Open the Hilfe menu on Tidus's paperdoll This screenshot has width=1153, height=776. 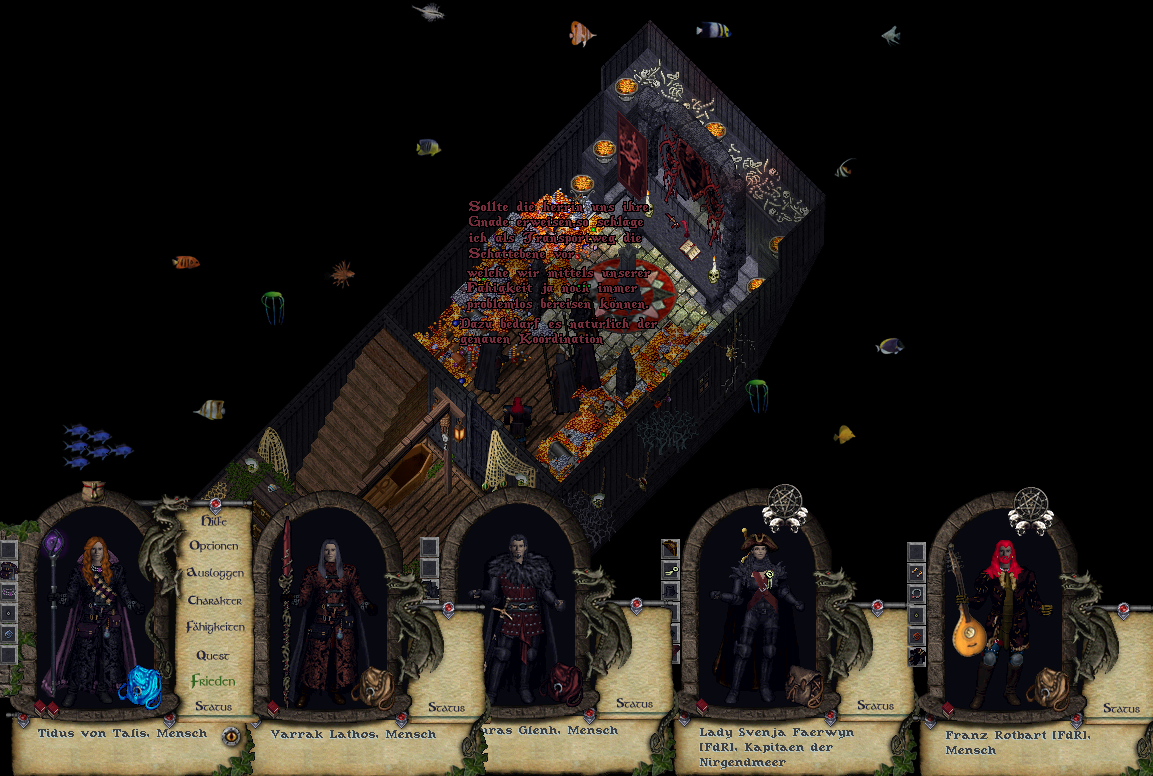(213, 521)
